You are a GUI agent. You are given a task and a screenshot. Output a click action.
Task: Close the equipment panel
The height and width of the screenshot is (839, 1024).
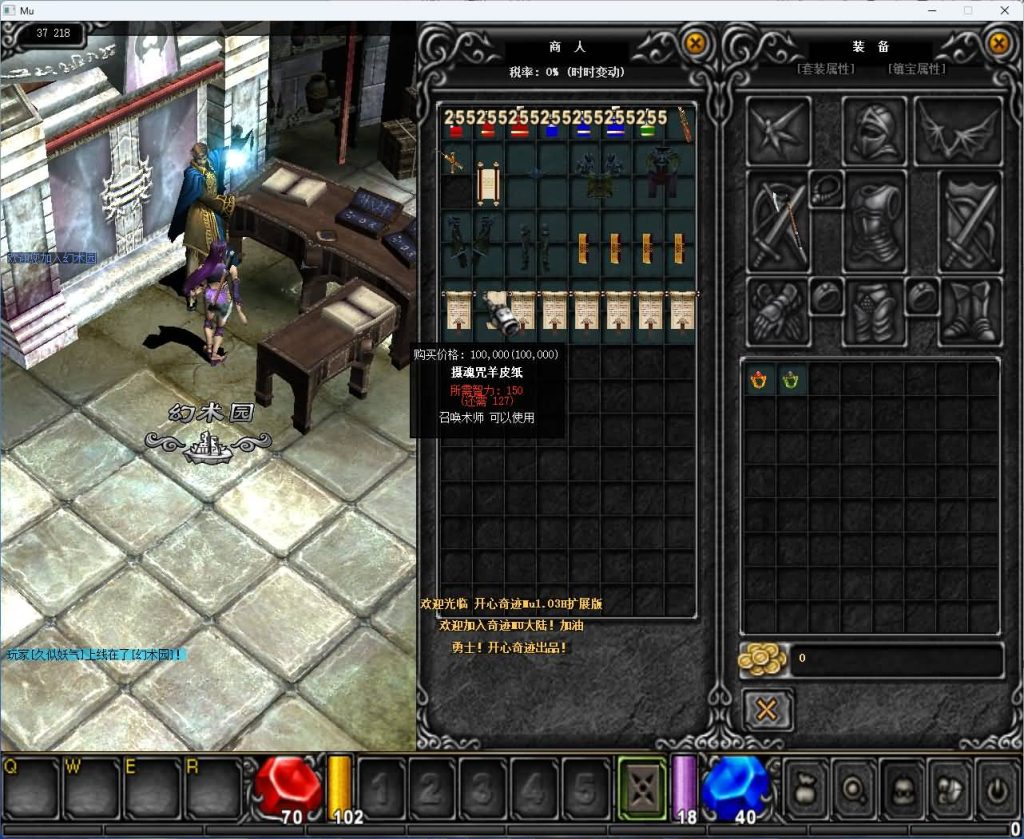[998, 43]
